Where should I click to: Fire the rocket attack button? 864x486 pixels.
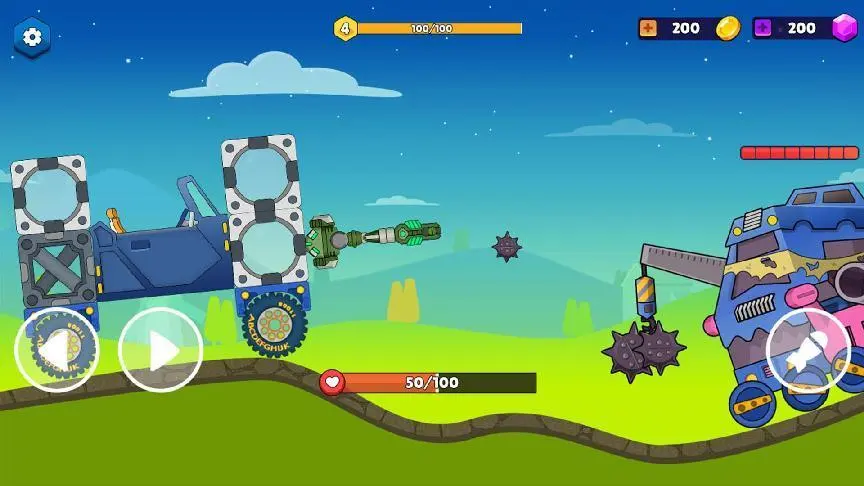pyautogui.click(x=808, y=350)
